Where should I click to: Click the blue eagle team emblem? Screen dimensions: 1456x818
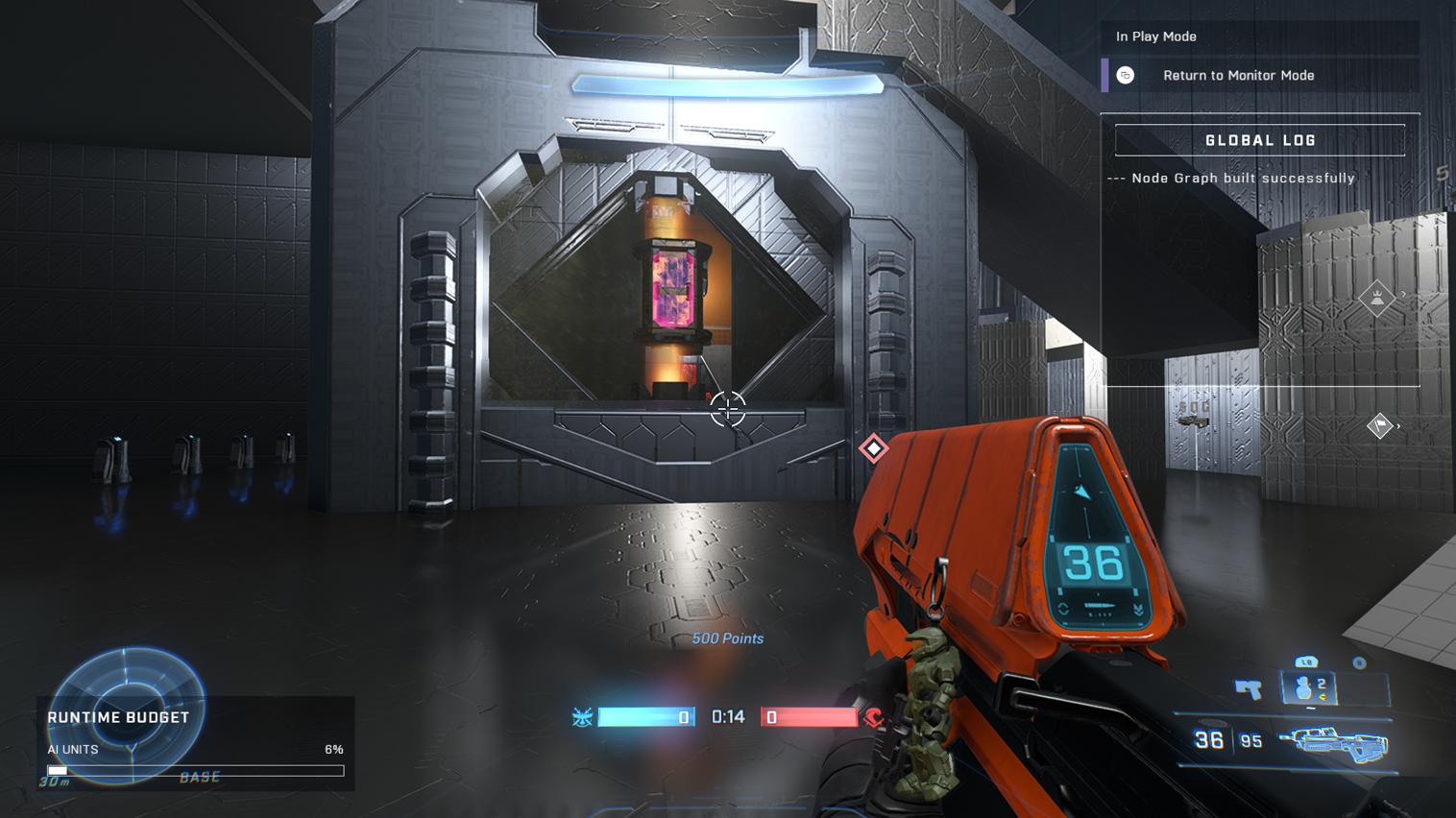582,717
